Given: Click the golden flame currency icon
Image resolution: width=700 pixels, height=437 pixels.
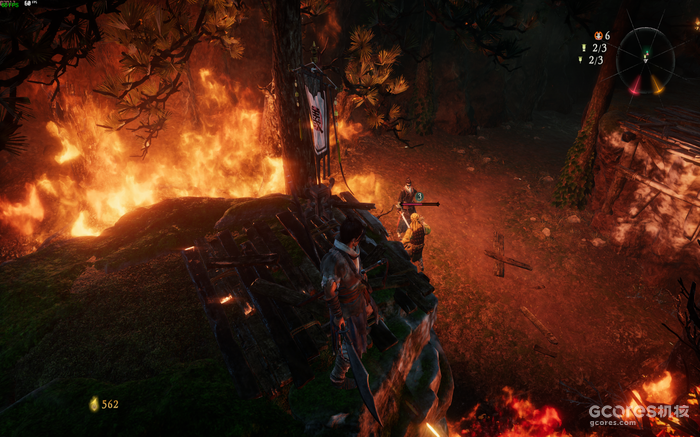Looking at the screenshot, I should pos(94,404).
